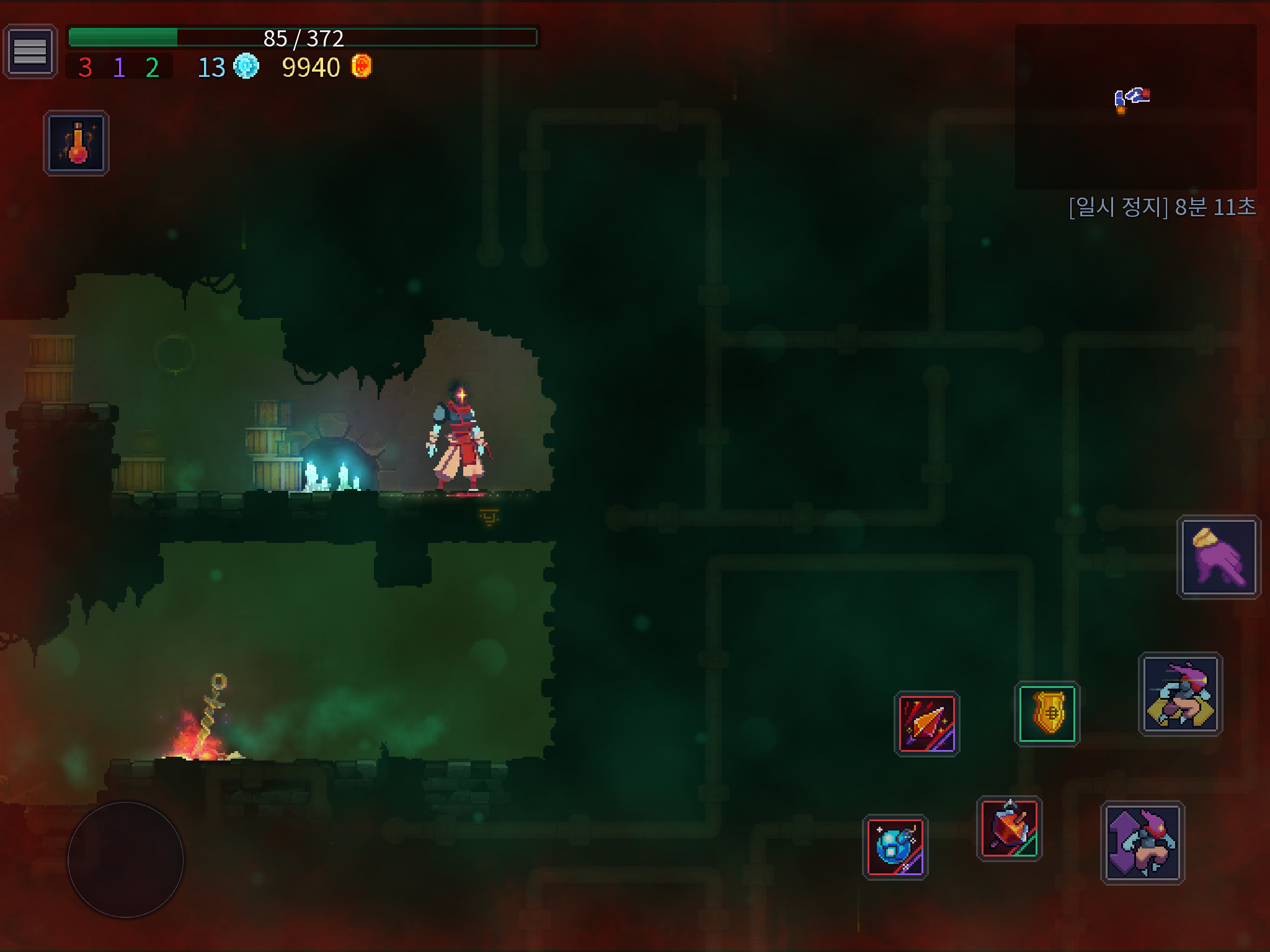Throw the blue orb grenade skill

coord(895,847)
